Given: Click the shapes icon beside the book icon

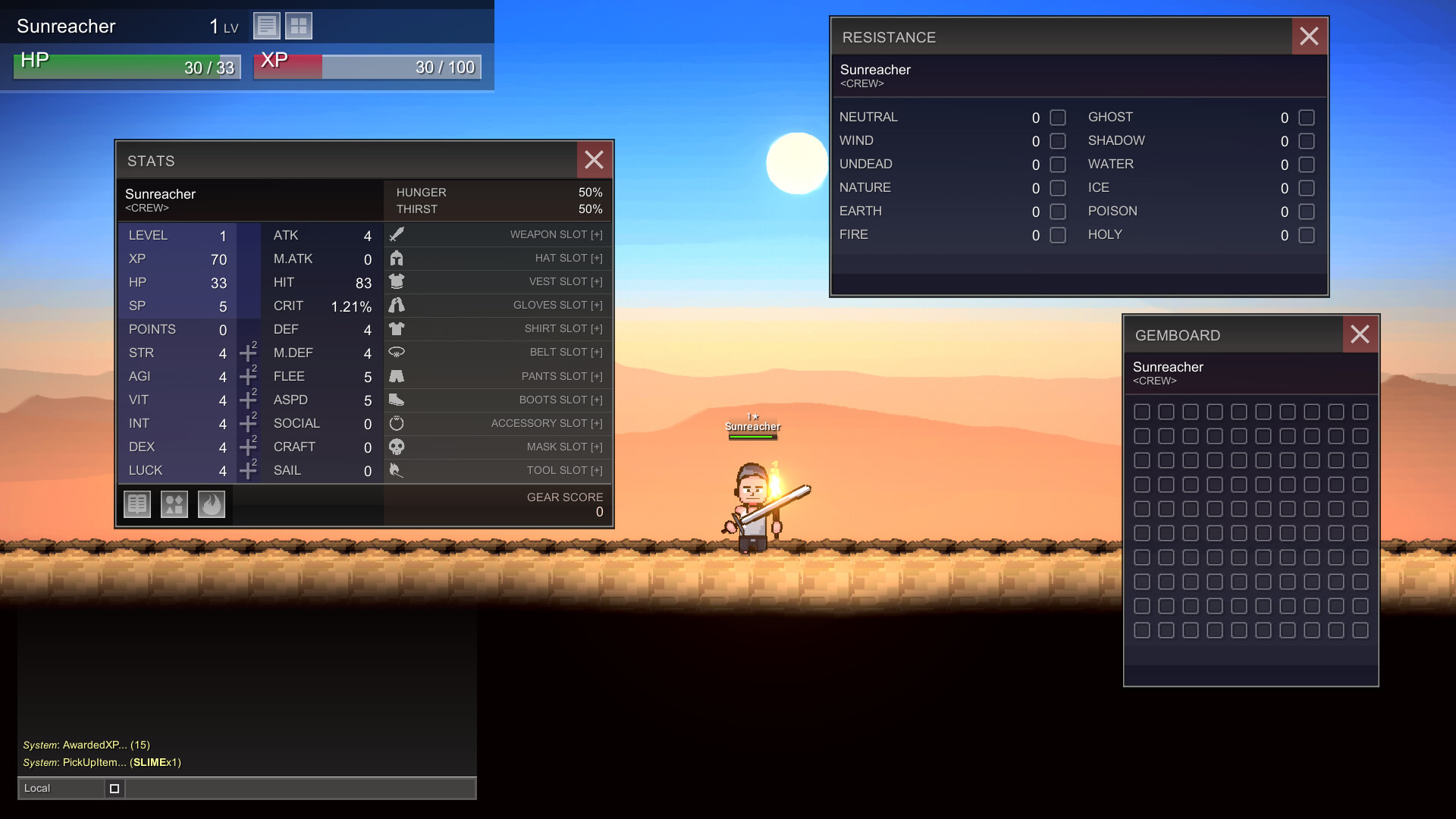Looking at the screenshot, I should (174, 504).
